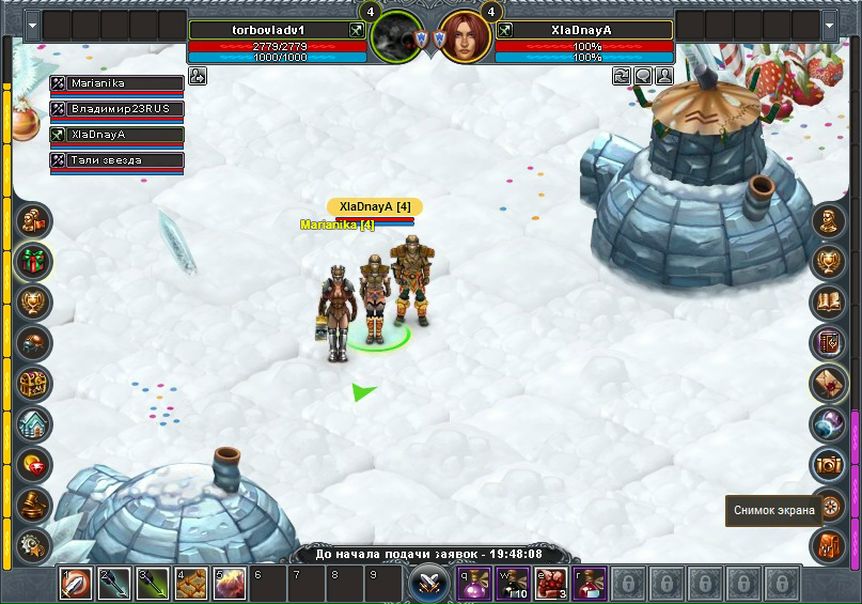Image resolution: width=862 pixels, height=604 pixels.
Task: Click the target portrait of XlaDnayA
Action: [x=465, y=37]
